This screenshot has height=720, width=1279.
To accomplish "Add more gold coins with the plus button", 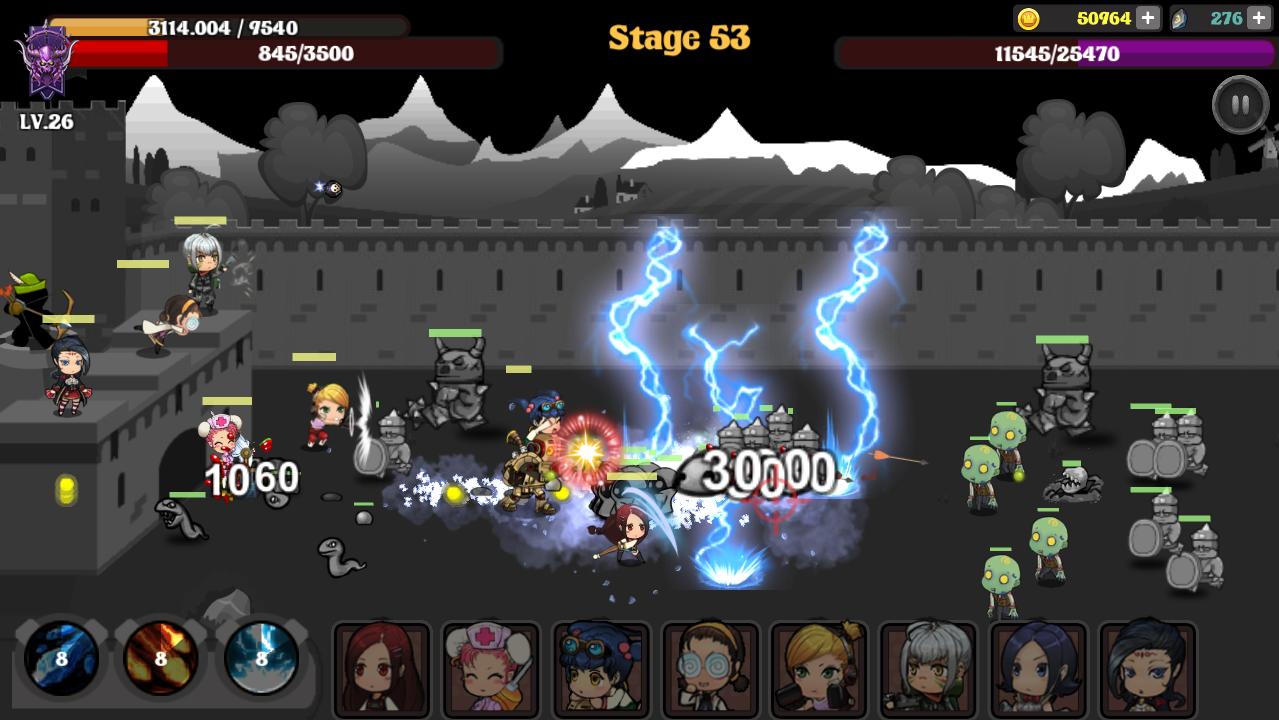I will pyautogui.click(x=1147, y=18).
